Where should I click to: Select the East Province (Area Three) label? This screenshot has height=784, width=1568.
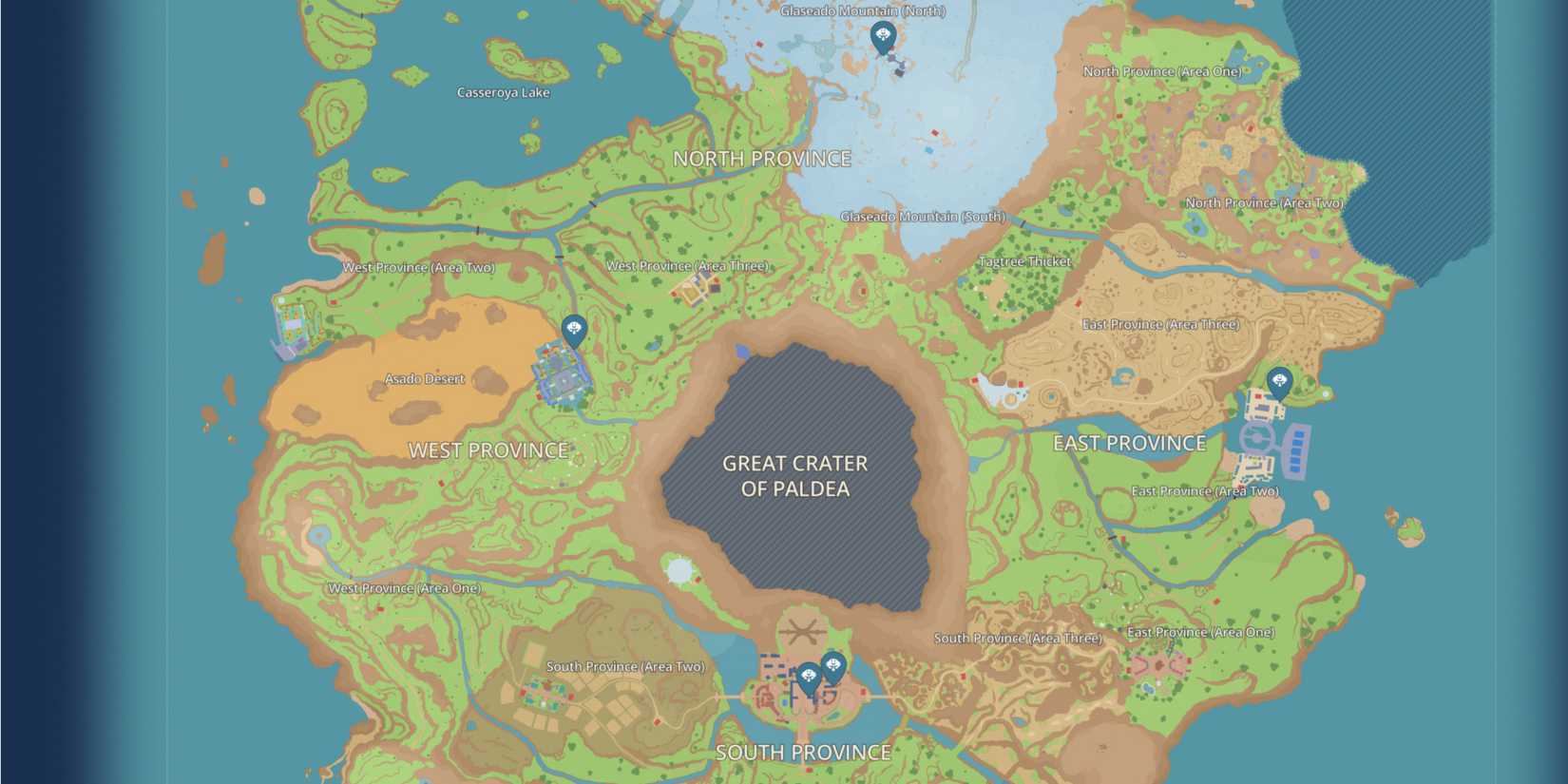coord(1162,324)
